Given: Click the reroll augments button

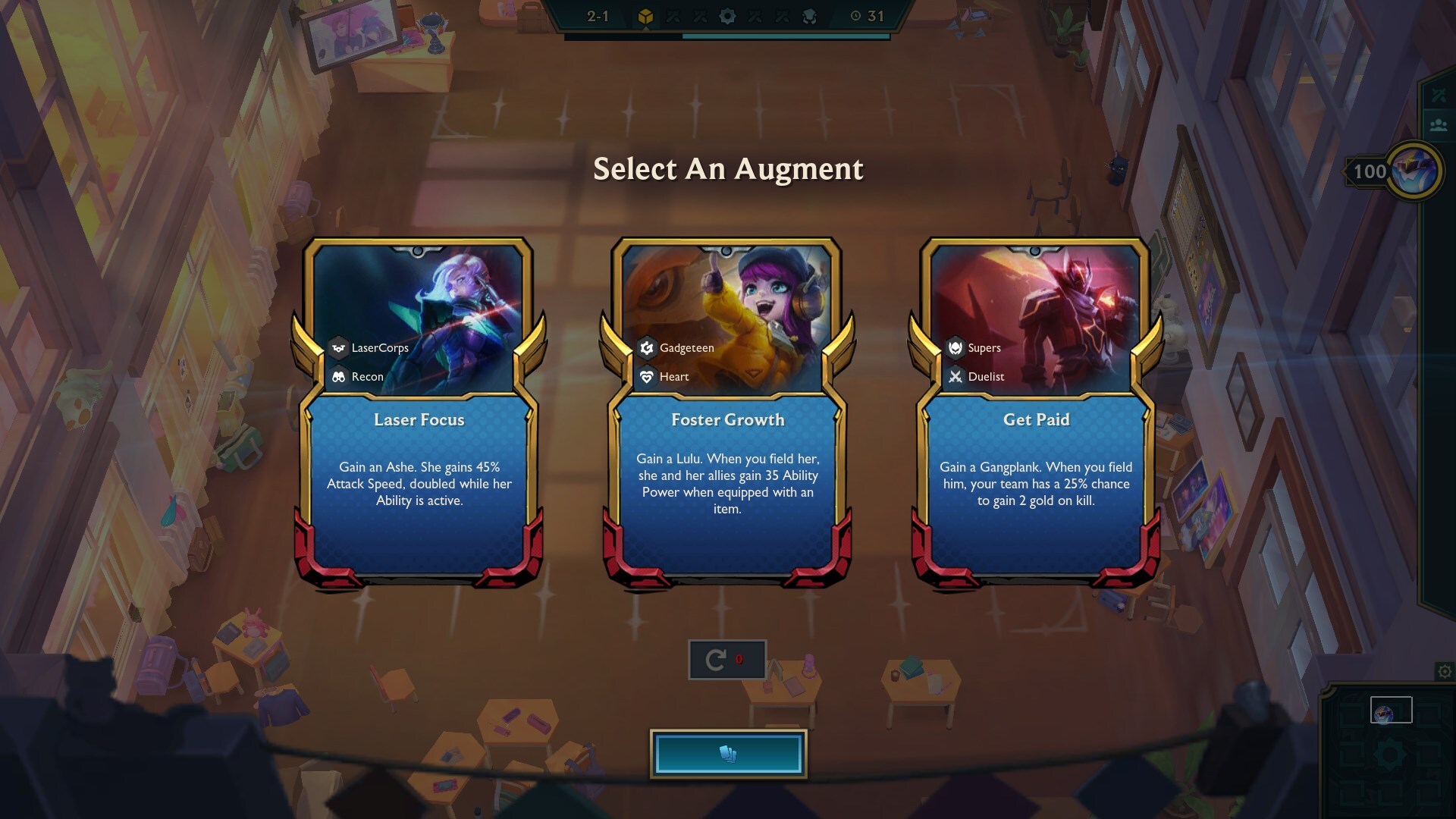Looking at the screenshot, I should [x=726, y=658].
